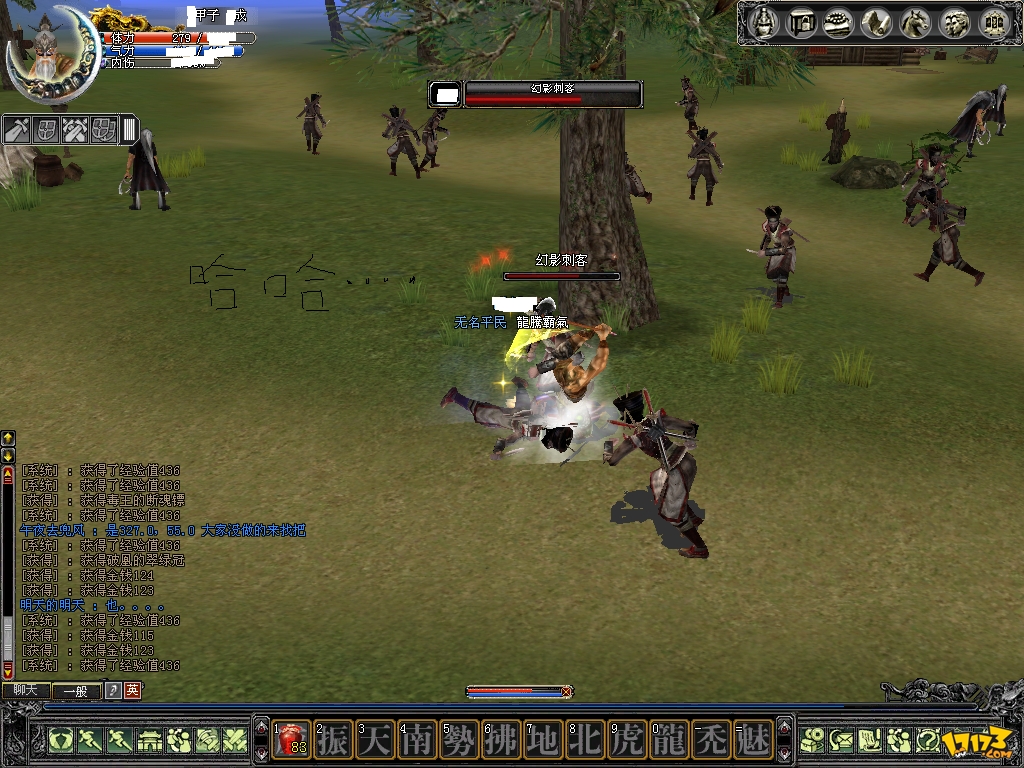Screen dimensions: 1024x768
Task: Switch to the 聊天 chat tab
Action: [x=25, y=690]
